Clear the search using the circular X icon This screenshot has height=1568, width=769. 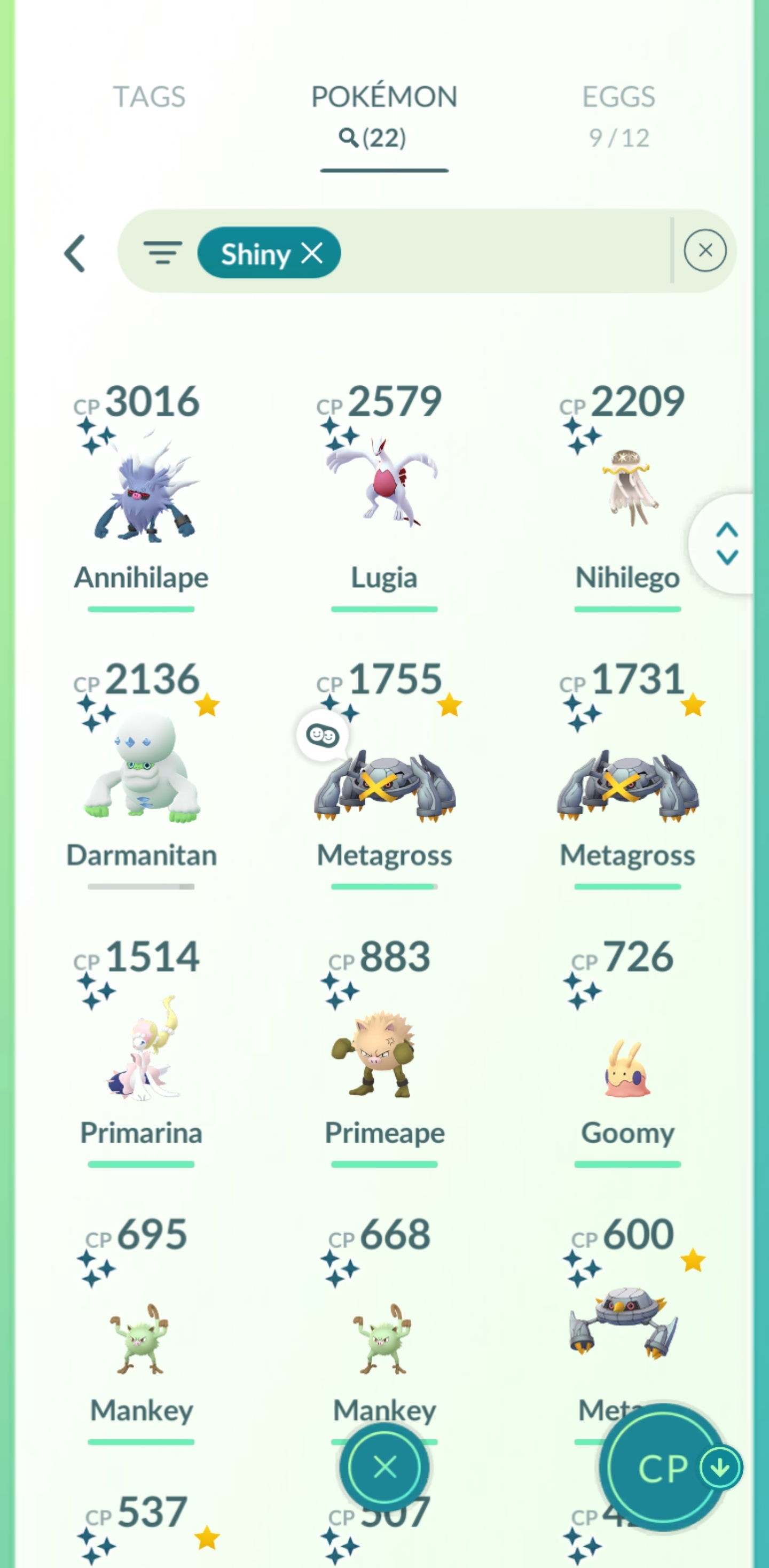pos(706,251)
